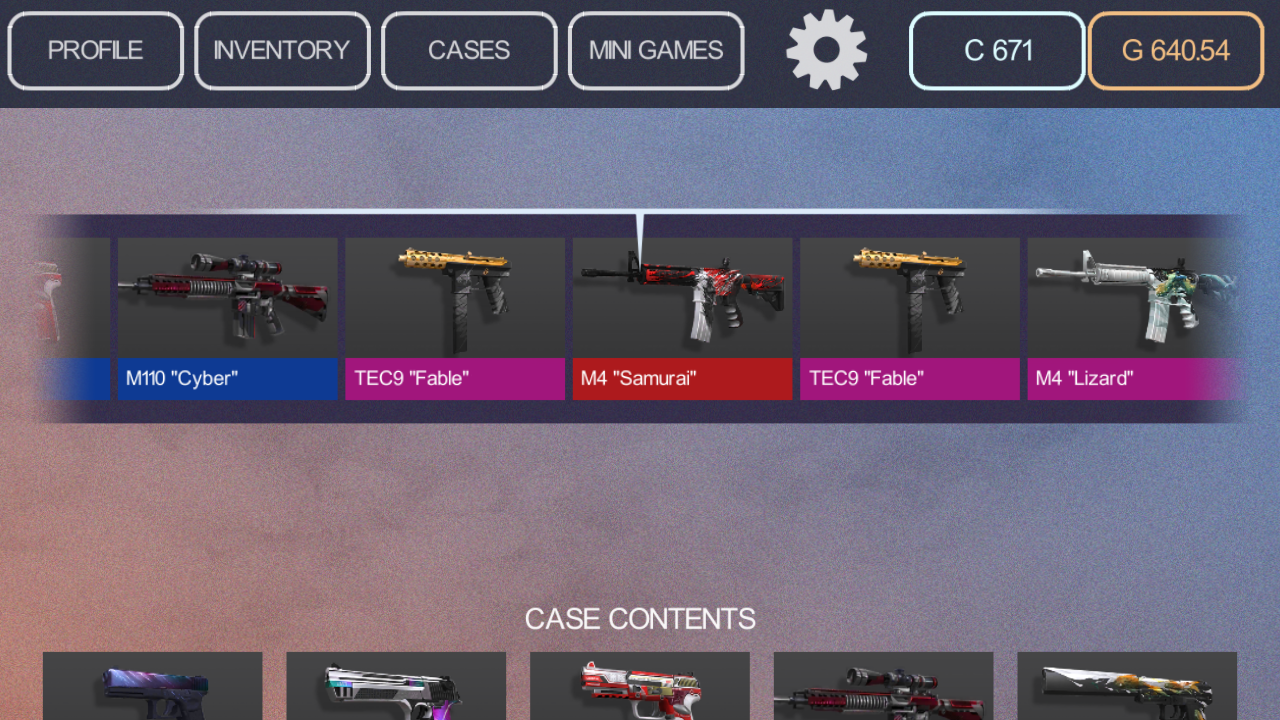The height and width of the screenshot is (720, 1280).
Task: Open the PROFILE tab
Action: 95,50
